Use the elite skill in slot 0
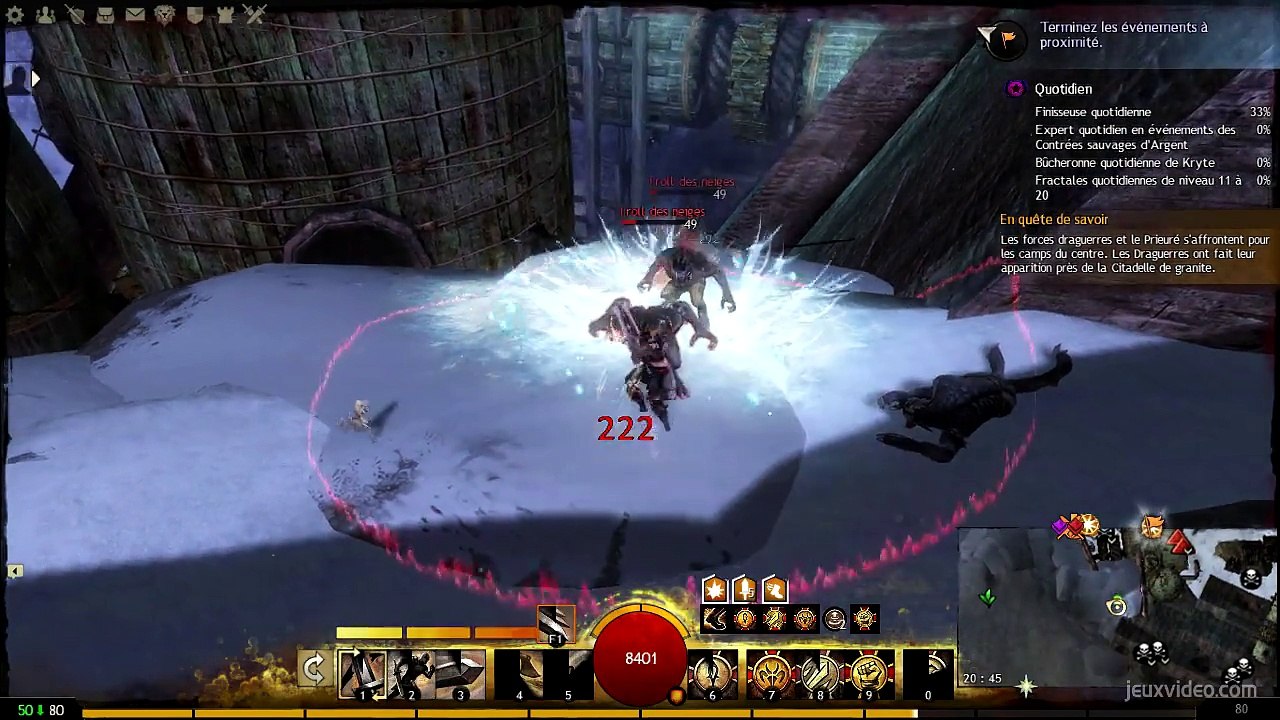 pyautogui.click(x=928, y=673)
